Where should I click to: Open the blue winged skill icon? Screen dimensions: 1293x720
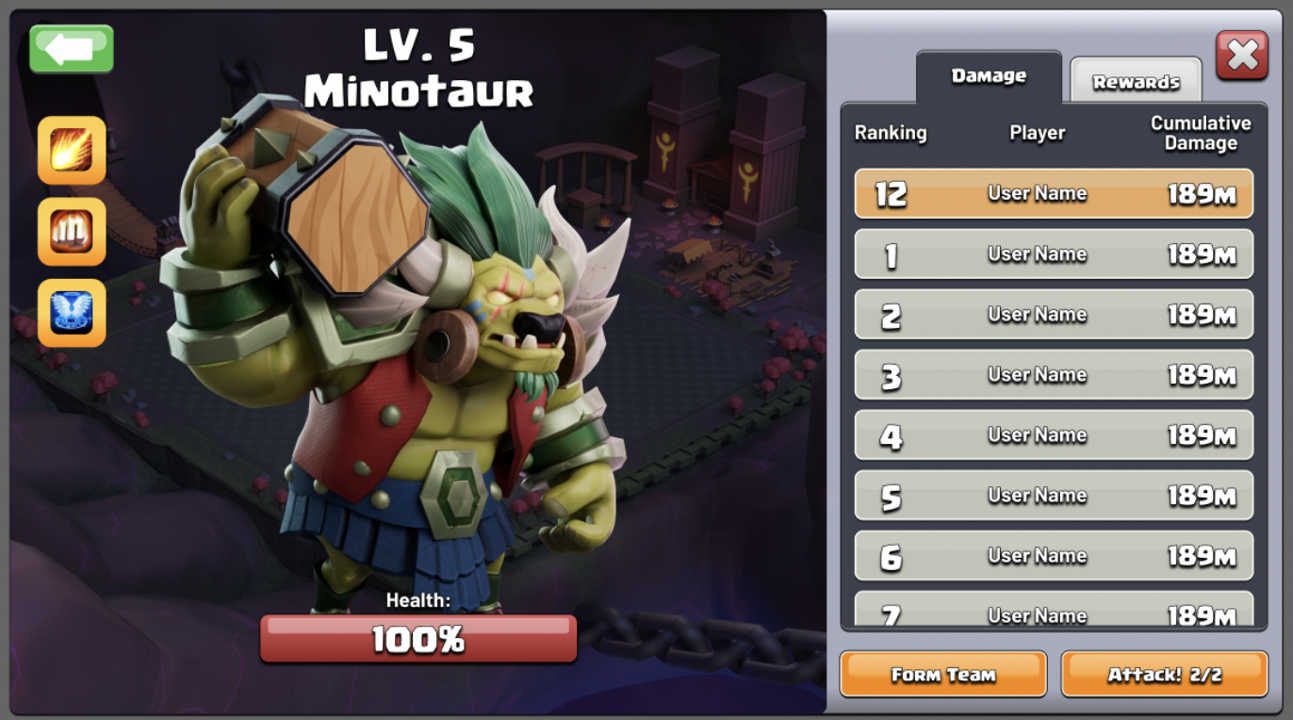(x=72, y=313)
